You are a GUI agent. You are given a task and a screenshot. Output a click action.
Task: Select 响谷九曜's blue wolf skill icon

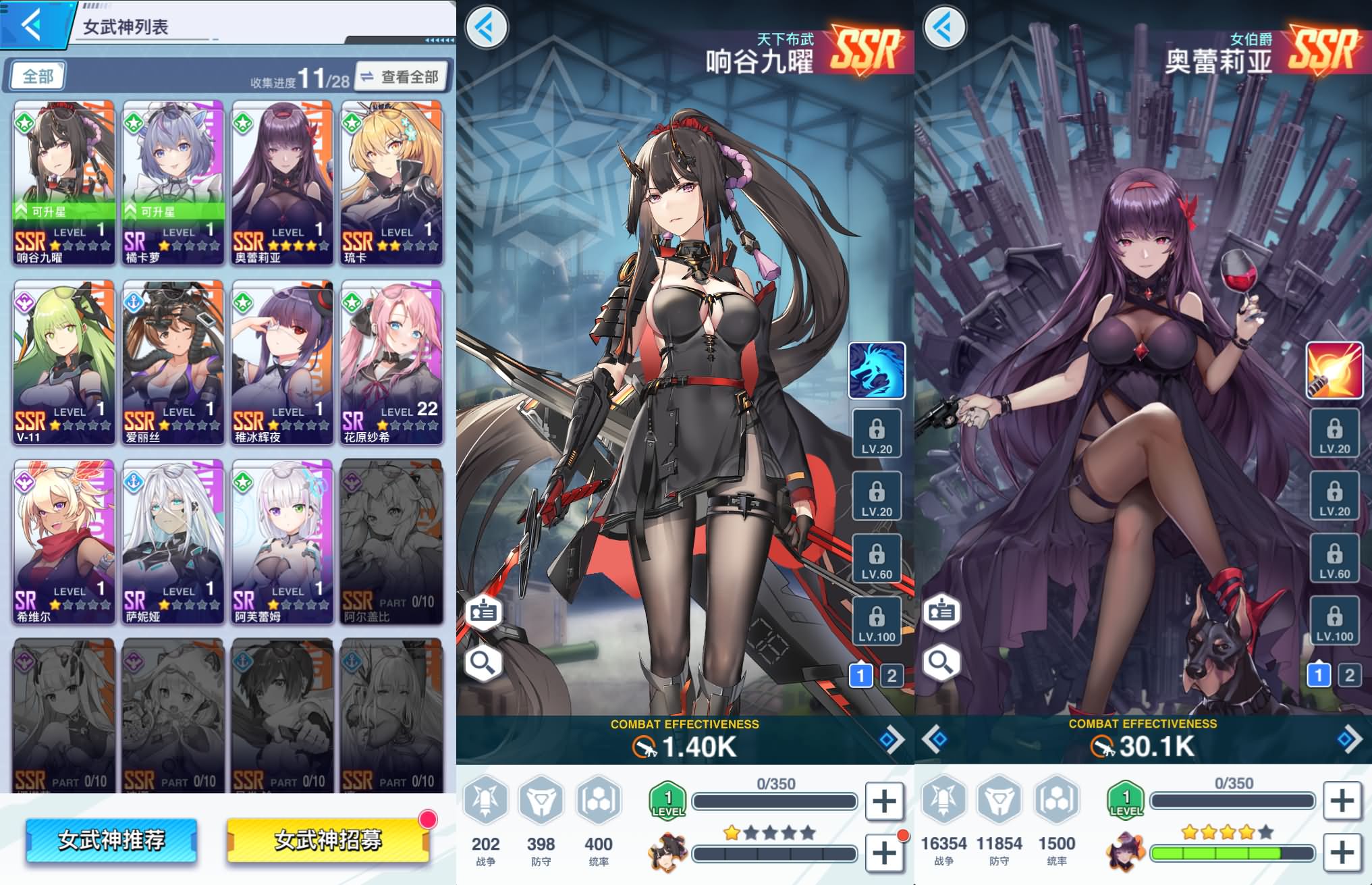(877, 371)
